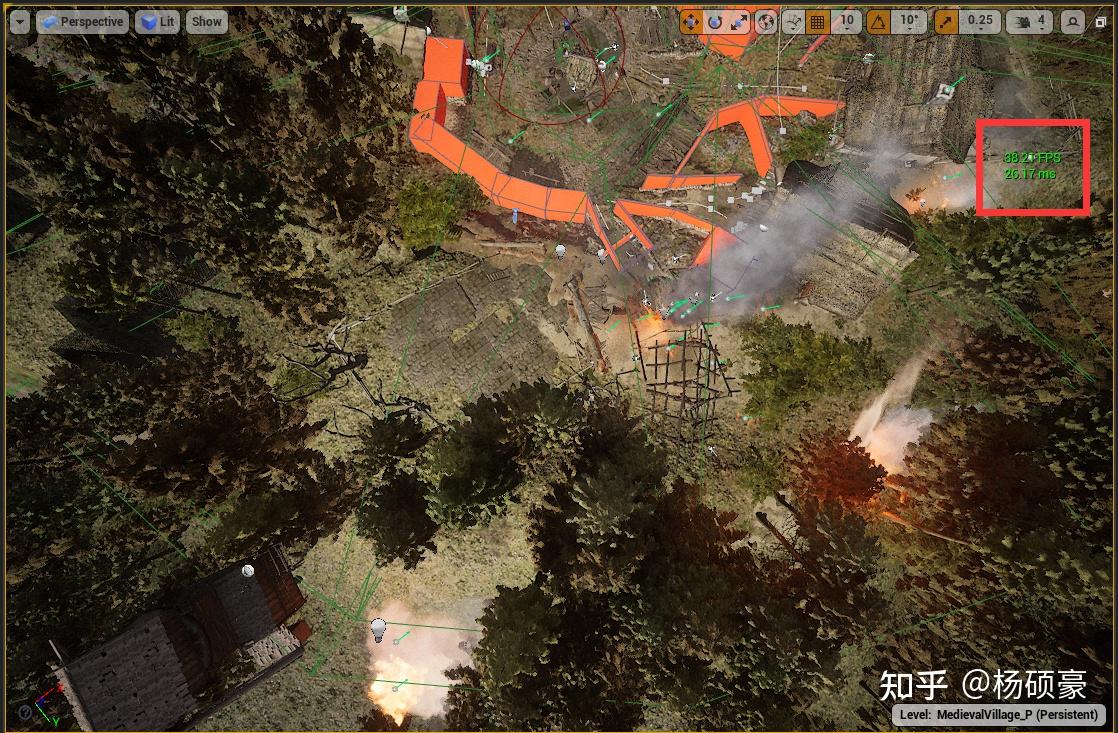The width and height of the screenshot is (1118, 733).
Task: Select the rotate transform tool
Action: point(715,22)
